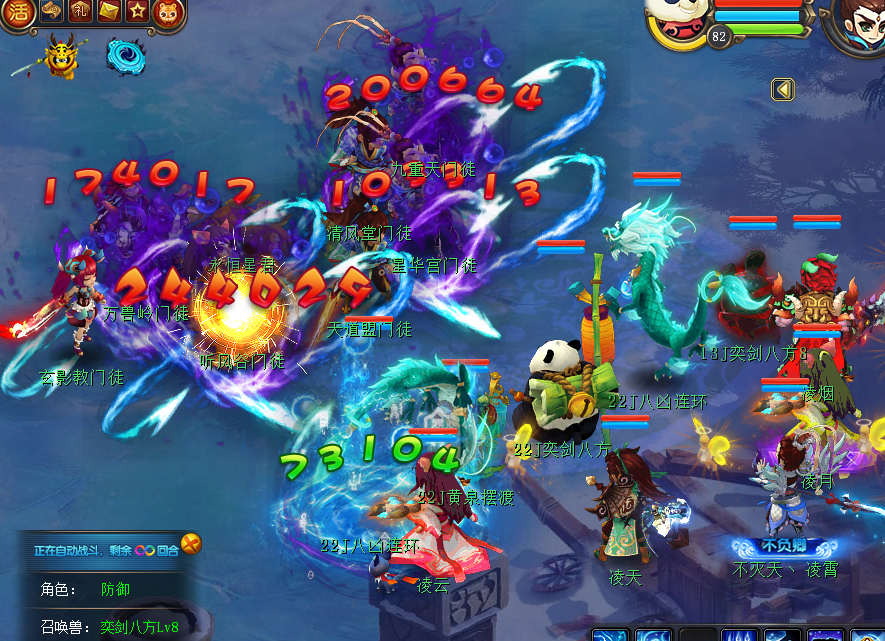Select the yellow dragon warrior buff icon

click(x=62, y=57)
